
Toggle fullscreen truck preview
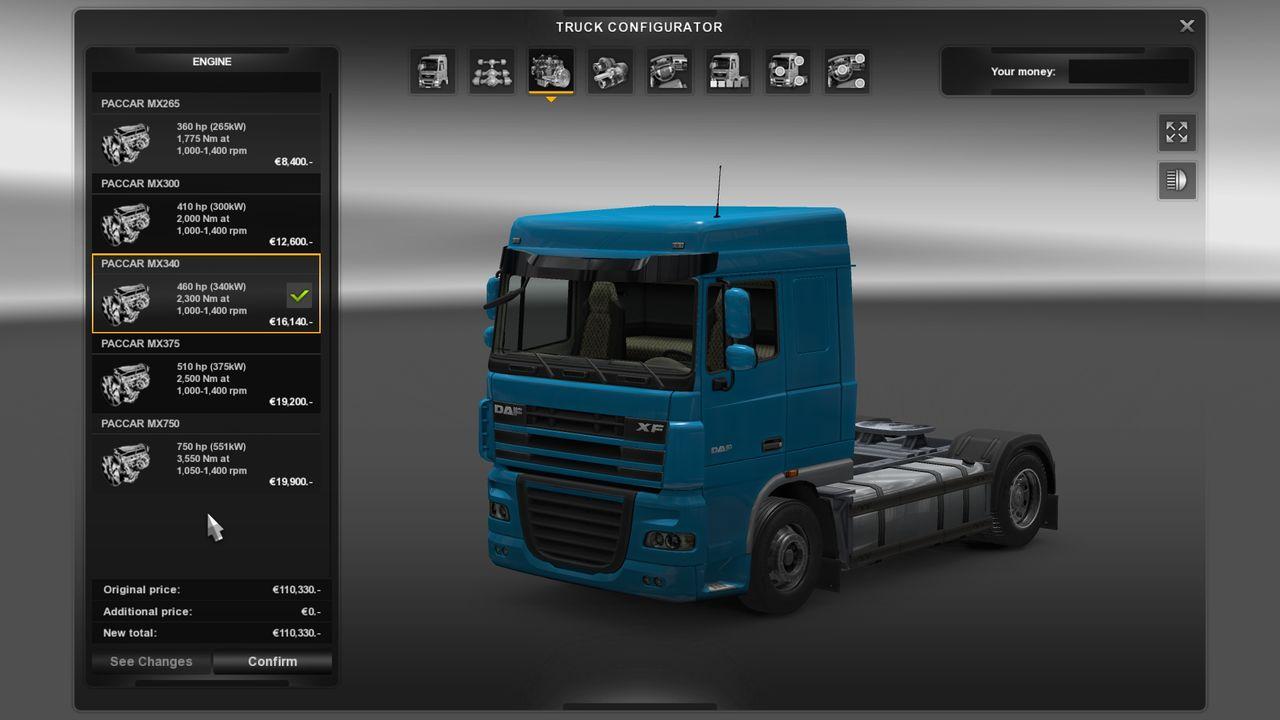[1177, 132]
